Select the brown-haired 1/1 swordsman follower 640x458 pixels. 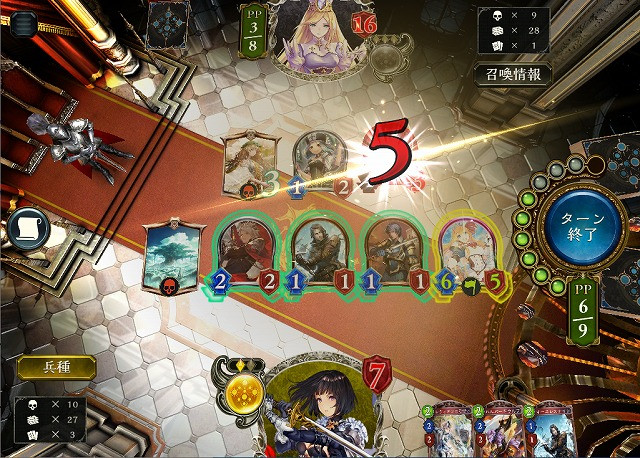click(319, 252)
